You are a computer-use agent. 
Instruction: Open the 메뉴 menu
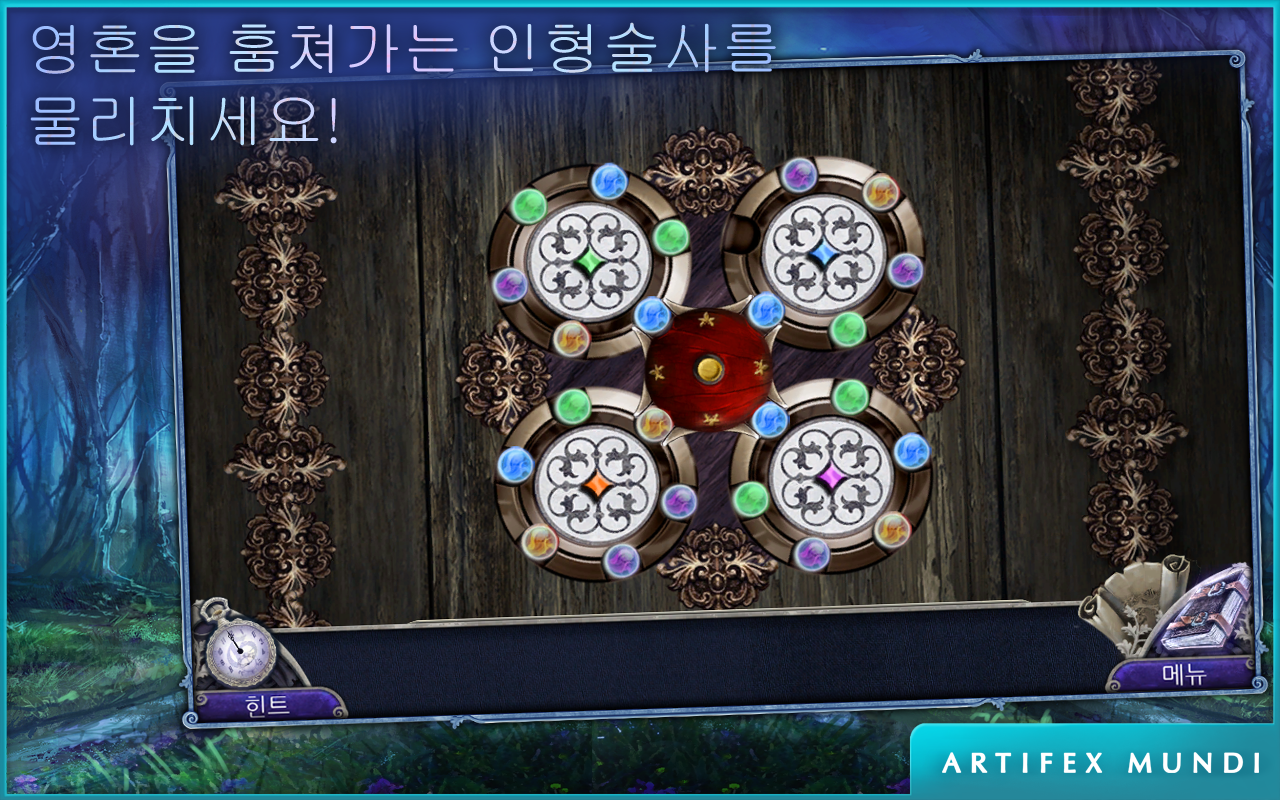click(x=1183, y=674)
